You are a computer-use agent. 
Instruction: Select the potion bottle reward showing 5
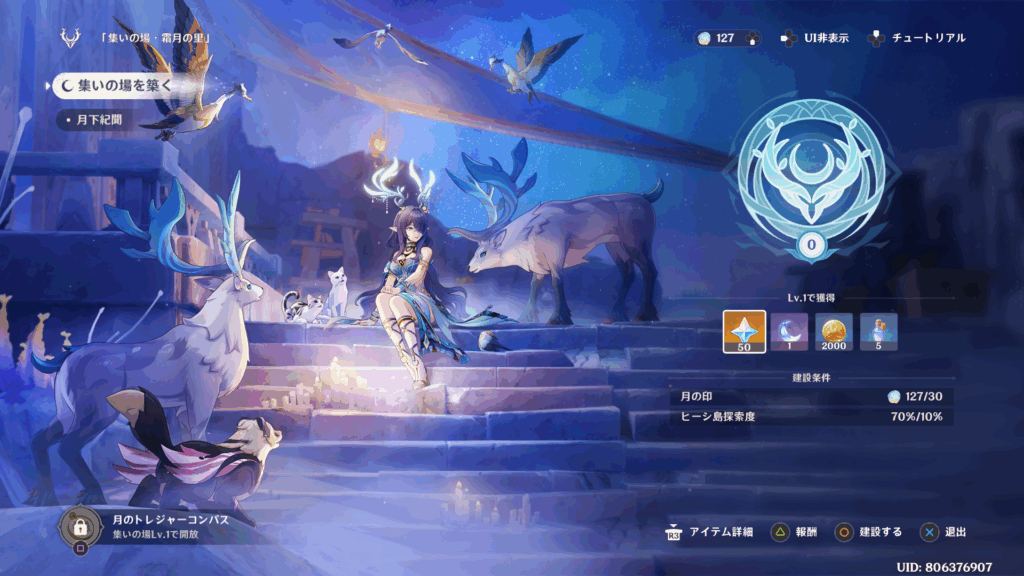pyautogui.click(x=879, y=332)
